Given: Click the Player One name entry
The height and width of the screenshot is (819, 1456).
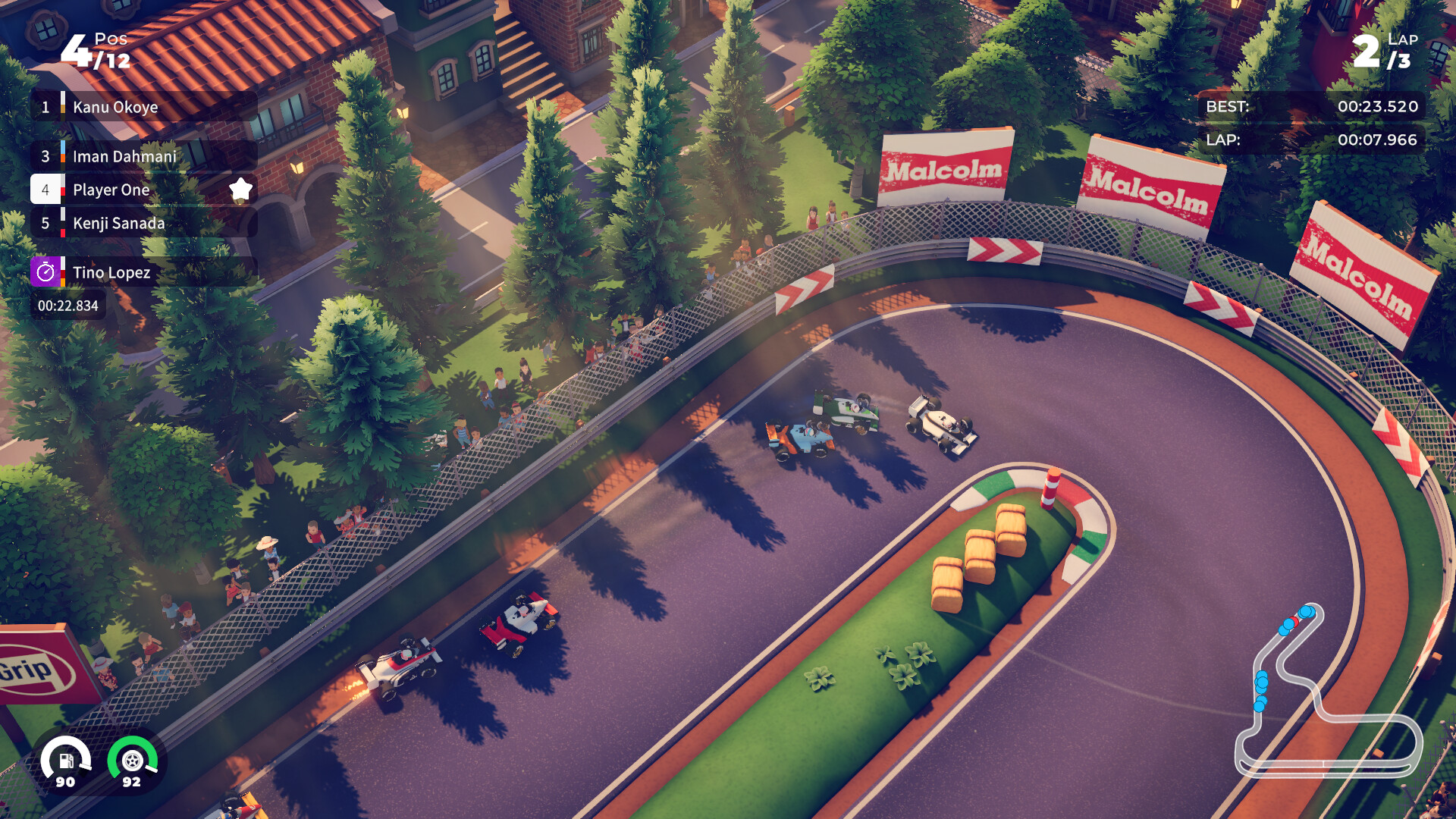Looking at the screenshot, I should coord(110,190).
